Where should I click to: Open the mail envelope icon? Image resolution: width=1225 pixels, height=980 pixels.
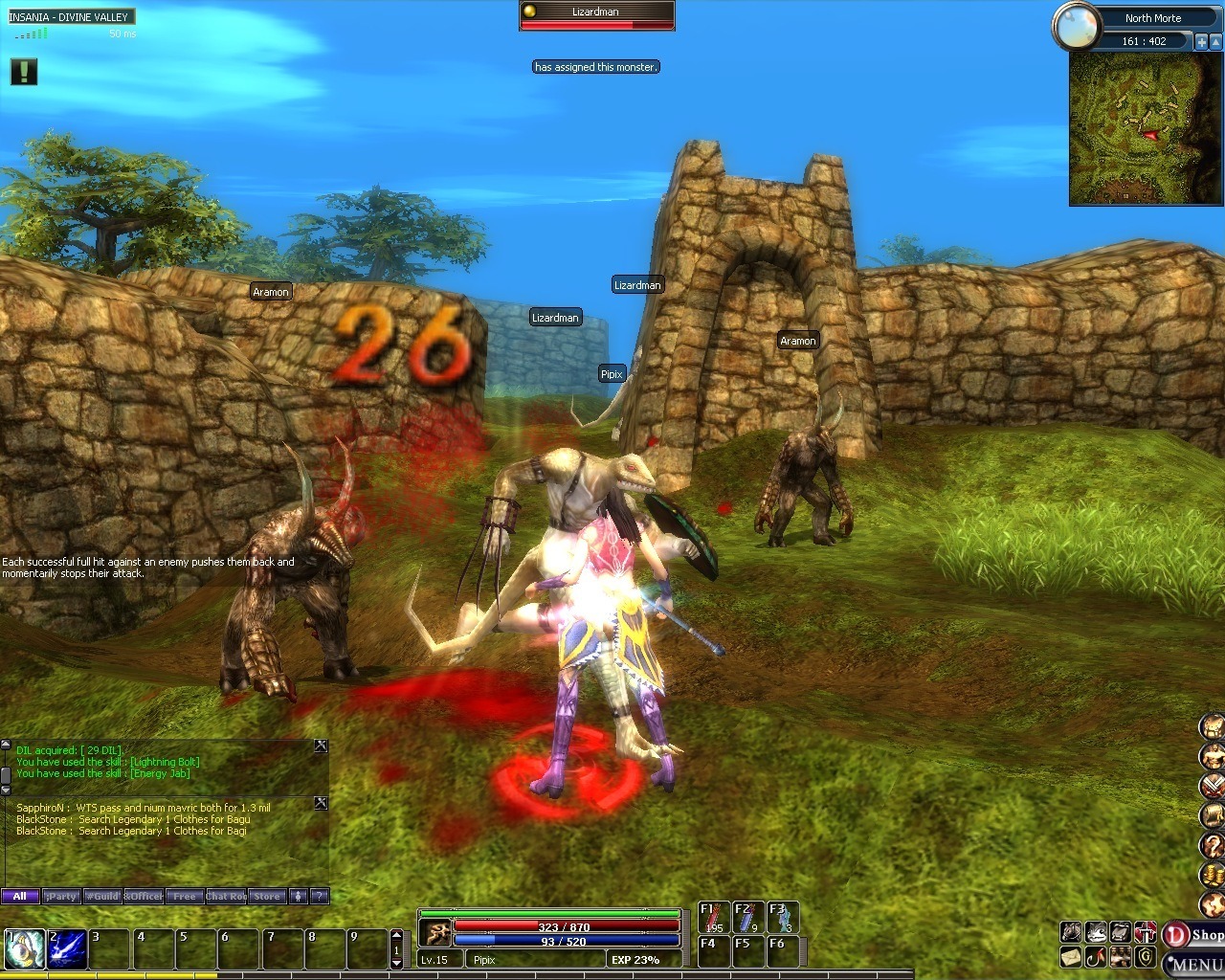(x=1071, y=957)
